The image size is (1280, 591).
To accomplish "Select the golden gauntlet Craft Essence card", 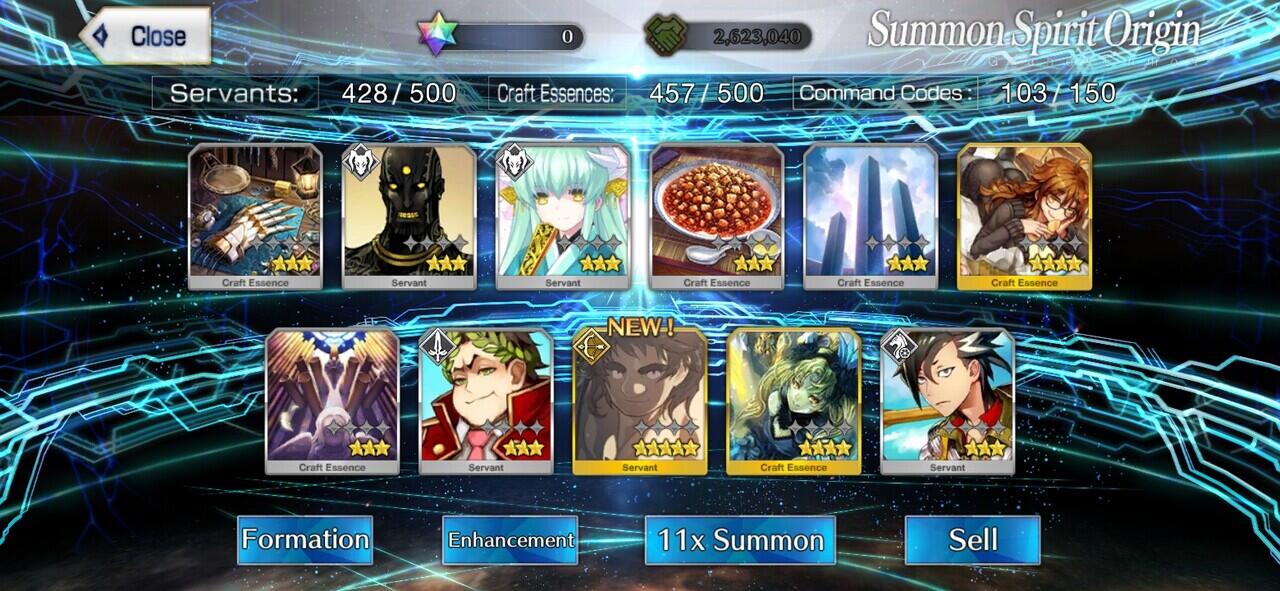I will coord(255,215).
